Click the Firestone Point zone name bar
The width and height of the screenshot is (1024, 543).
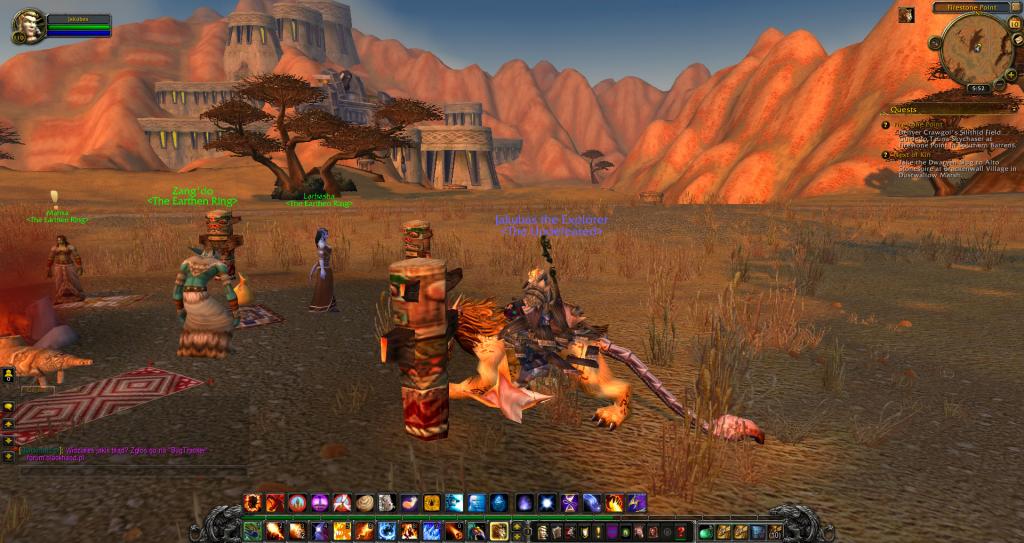point(970,7)
